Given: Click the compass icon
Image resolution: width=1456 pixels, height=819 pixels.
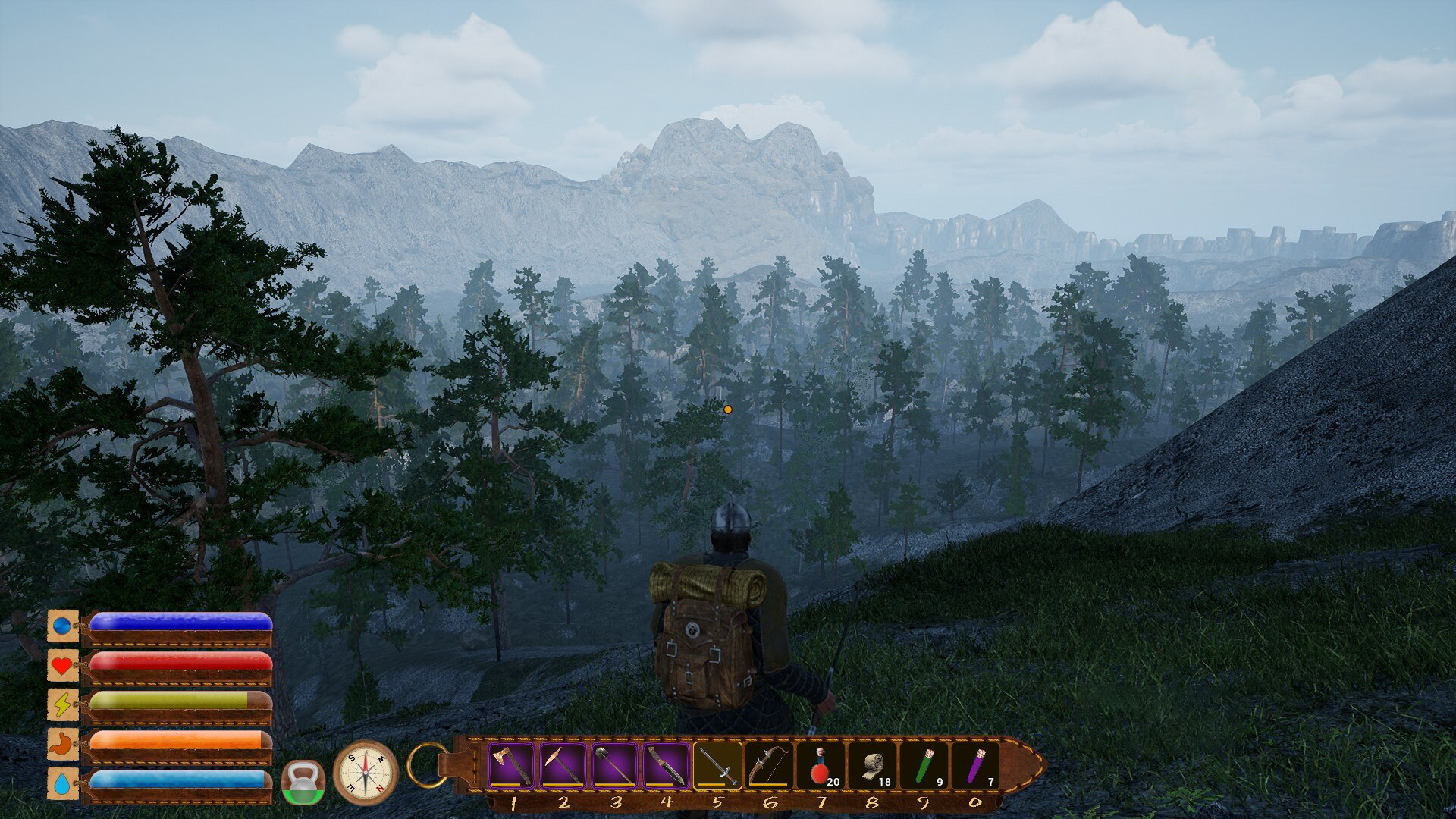Looking at the screenshot, I should click(x=366, y=773).
